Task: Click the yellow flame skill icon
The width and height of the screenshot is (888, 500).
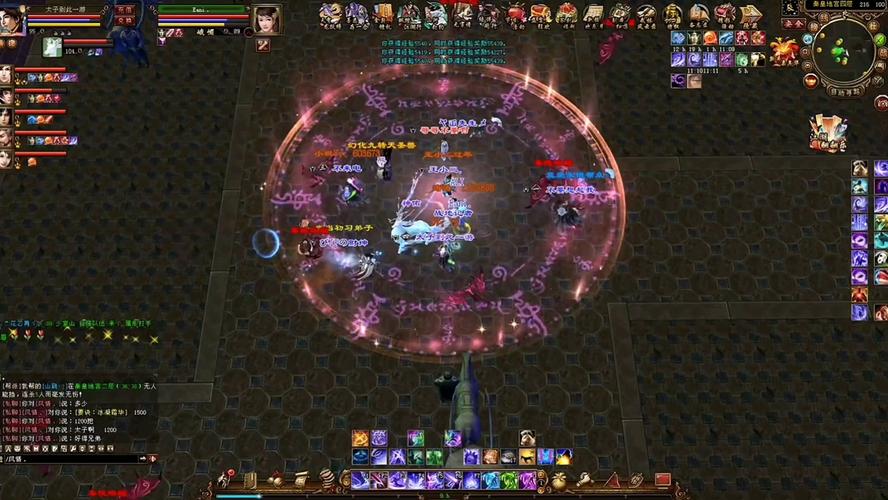Action: (x=563, y=457)
